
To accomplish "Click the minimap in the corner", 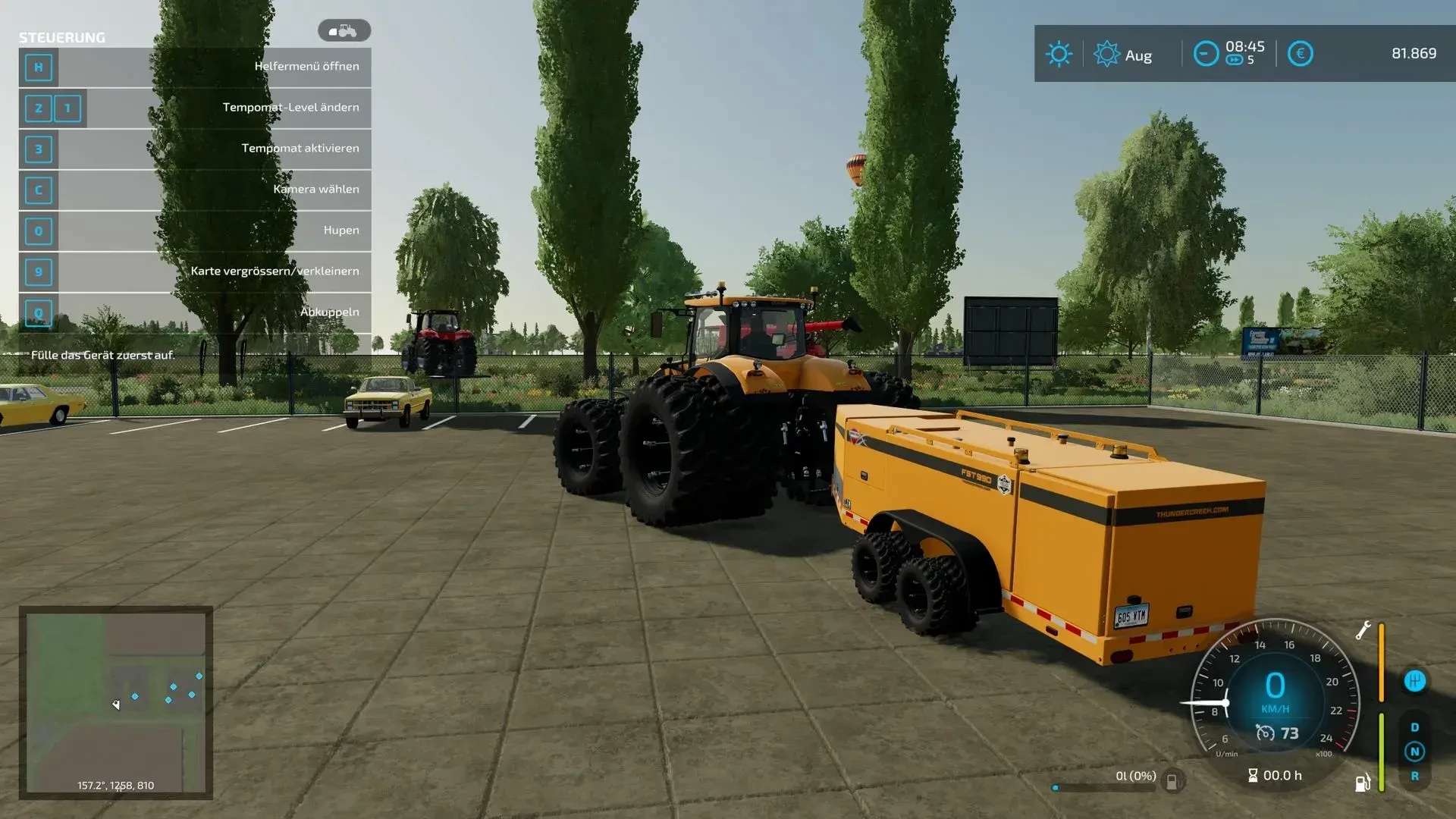I will tap(115, 702).
